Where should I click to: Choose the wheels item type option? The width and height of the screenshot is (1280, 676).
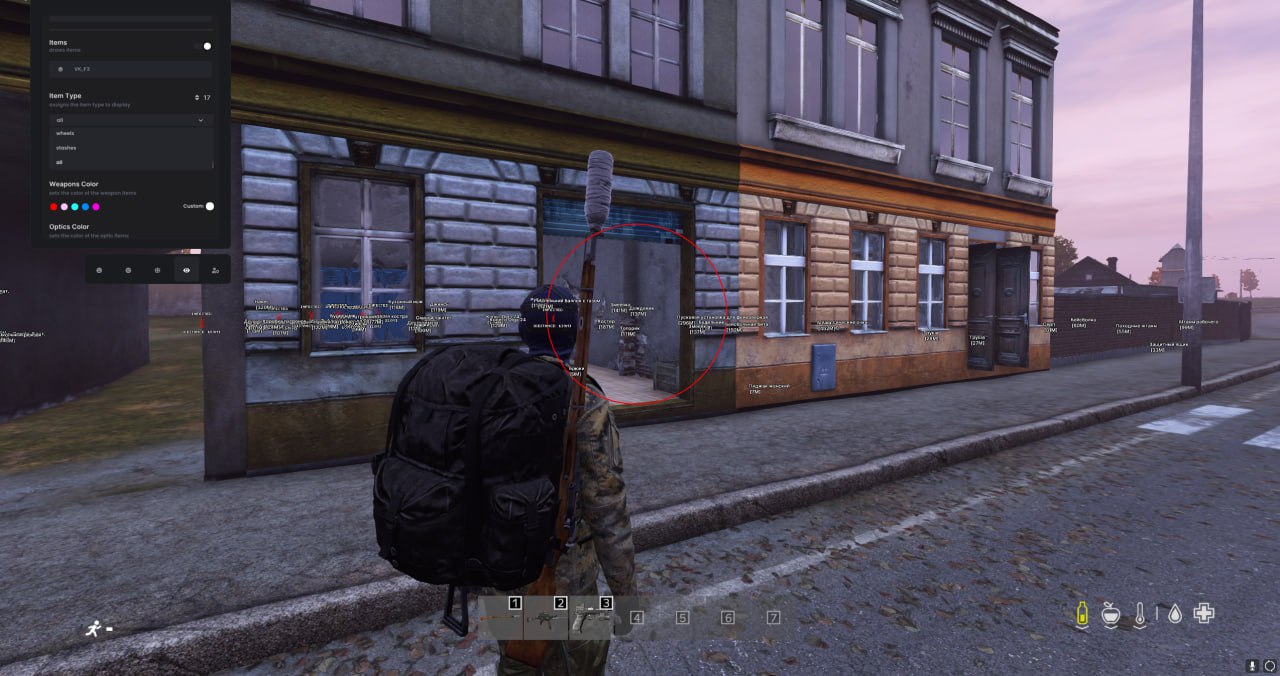click(x=66, y=133)
